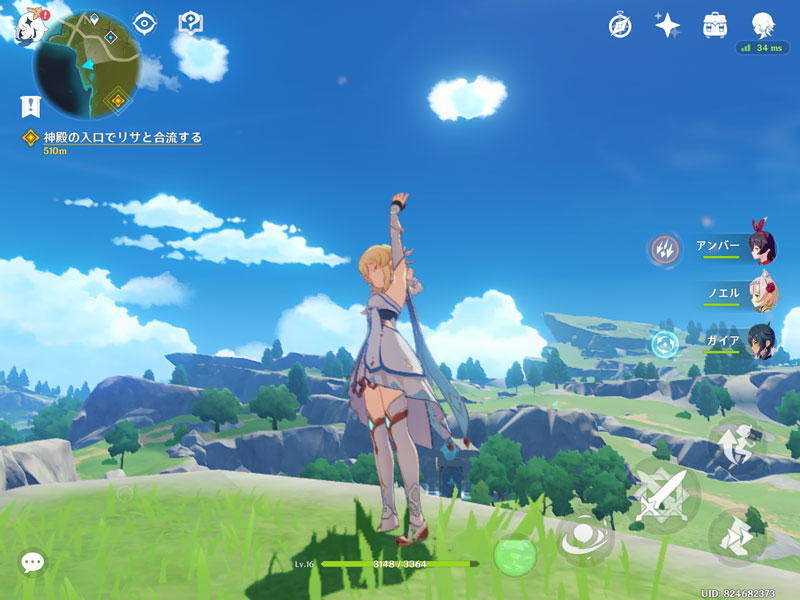Open the chat speech bubble
The width and height of the screenshot is (800, 600).
(32, 562)
